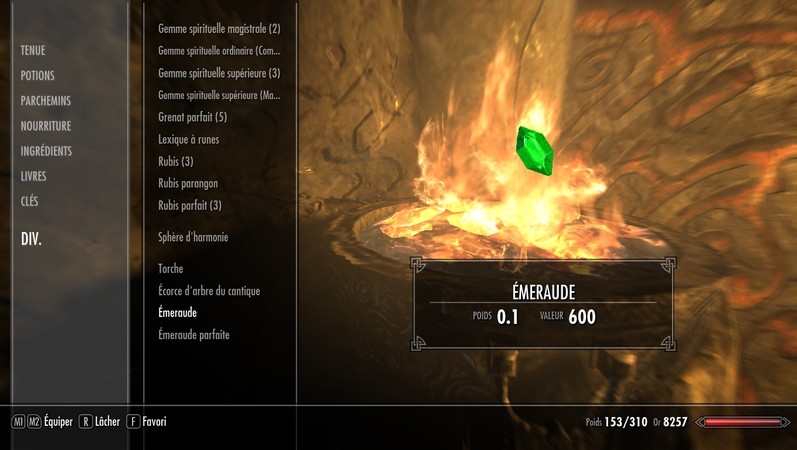Choose Gemme spirituelle supérieure (3) item

pos(219,73)
